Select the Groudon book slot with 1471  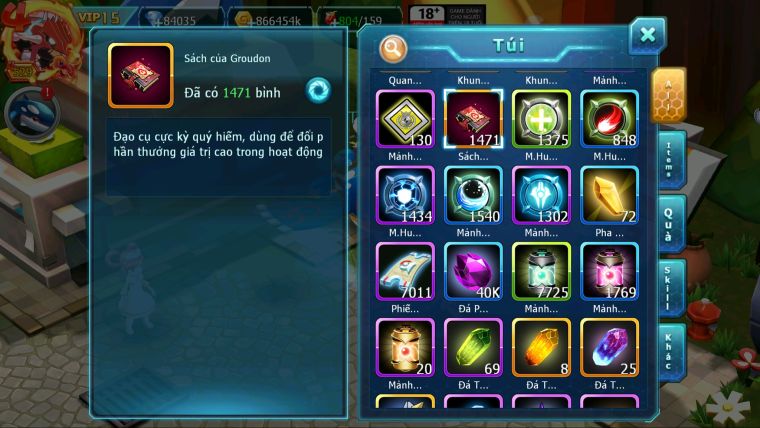pos(473,119)
